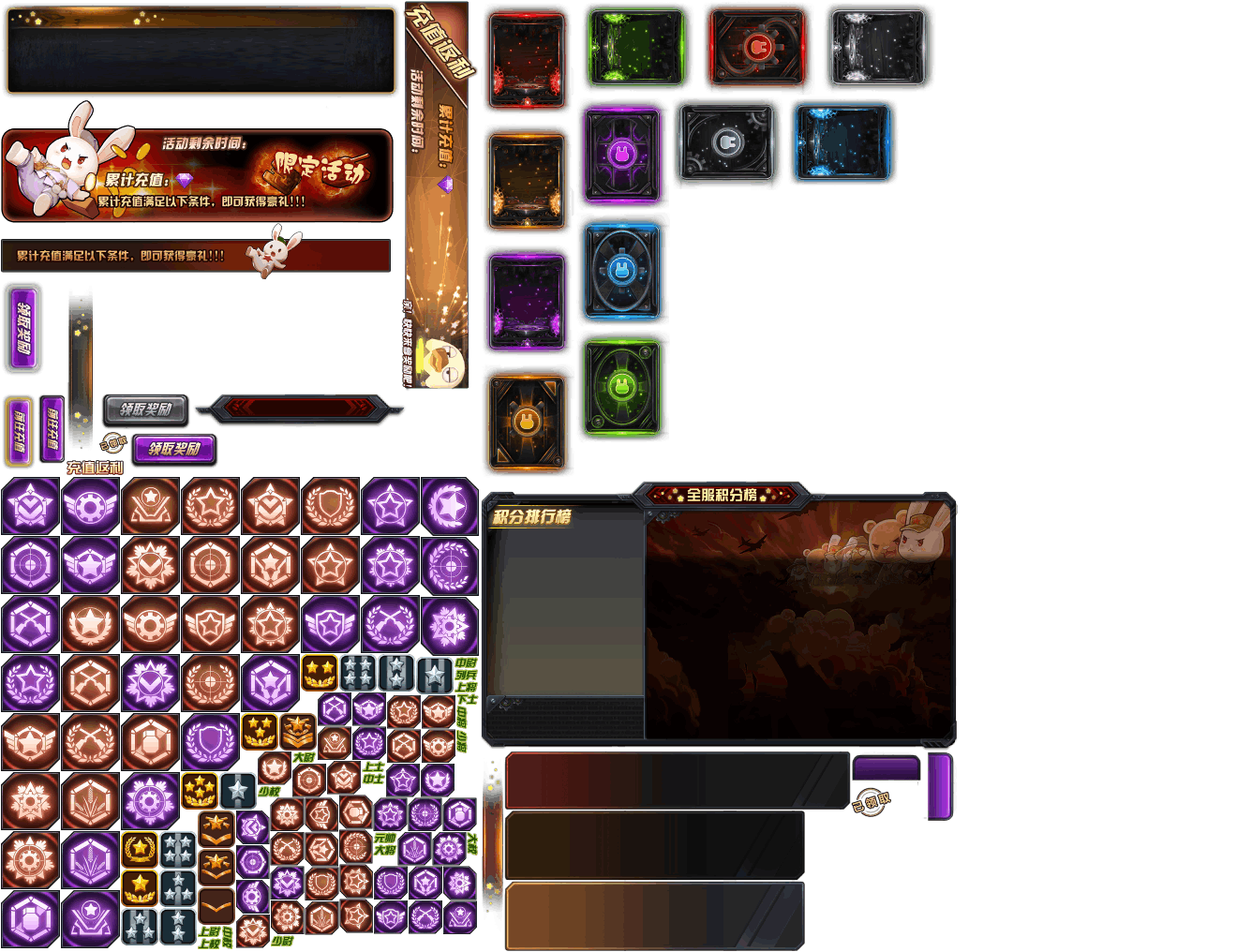The height and width of the screenshot is (952, 1237).
Task: Click the dark red double-arrow bar
Action: pos(299,408)
